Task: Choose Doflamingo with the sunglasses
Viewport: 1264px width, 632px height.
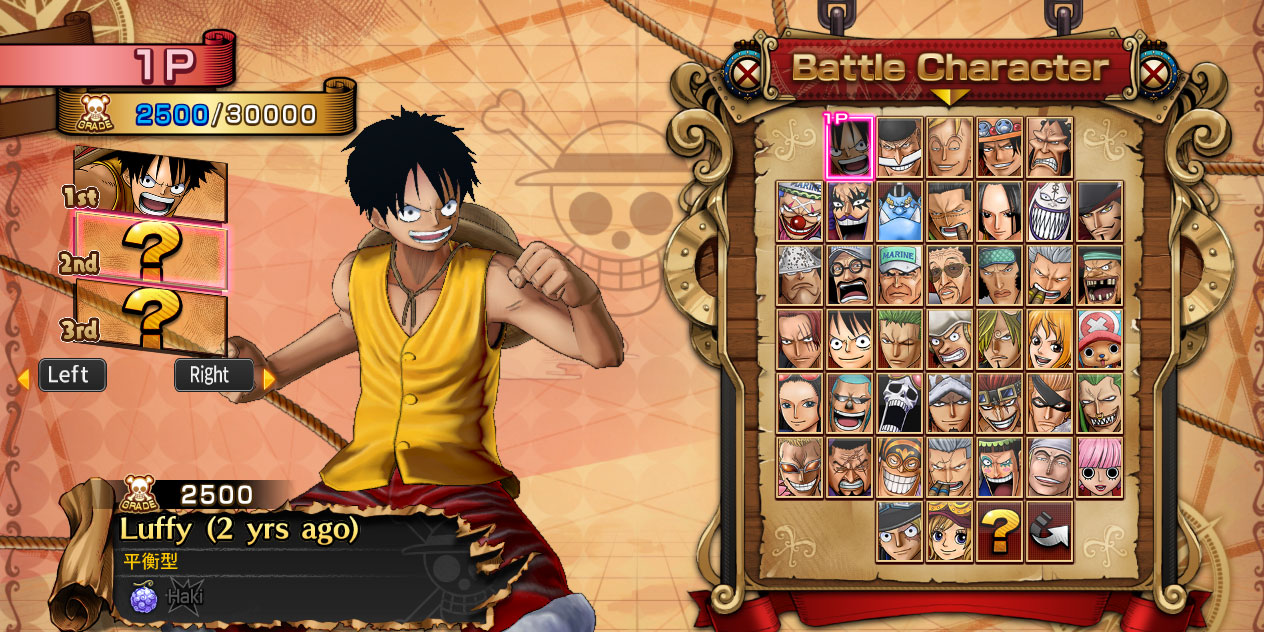Action: click(x=799, y=467)
